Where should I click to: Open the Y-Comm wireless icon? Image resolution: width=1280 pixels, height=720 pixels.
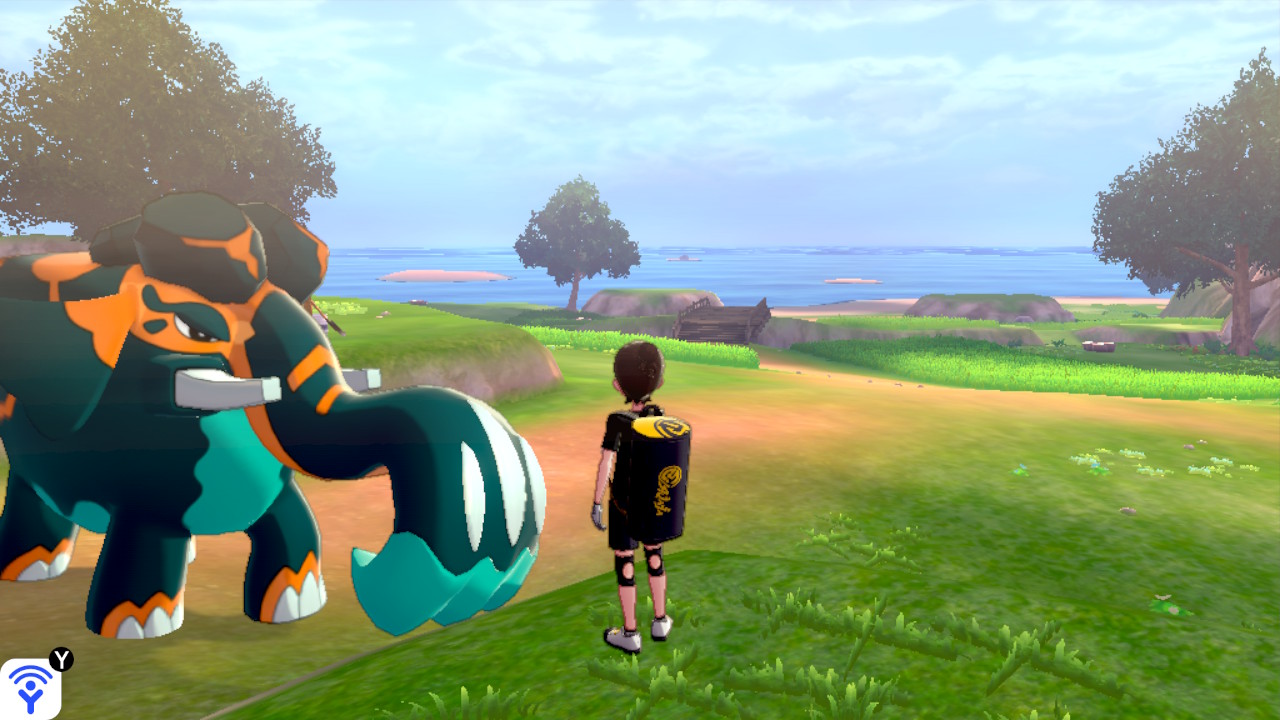pos(30,689)
